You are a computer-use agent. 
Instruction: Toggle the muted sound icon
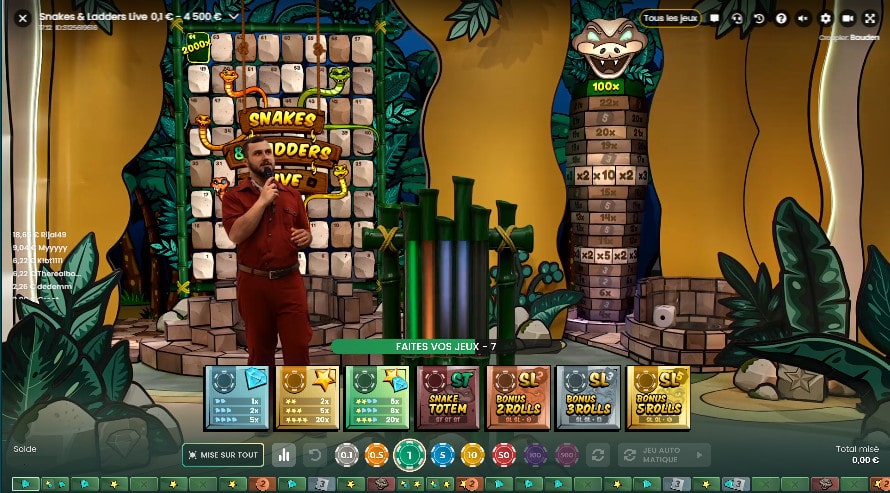803,18
